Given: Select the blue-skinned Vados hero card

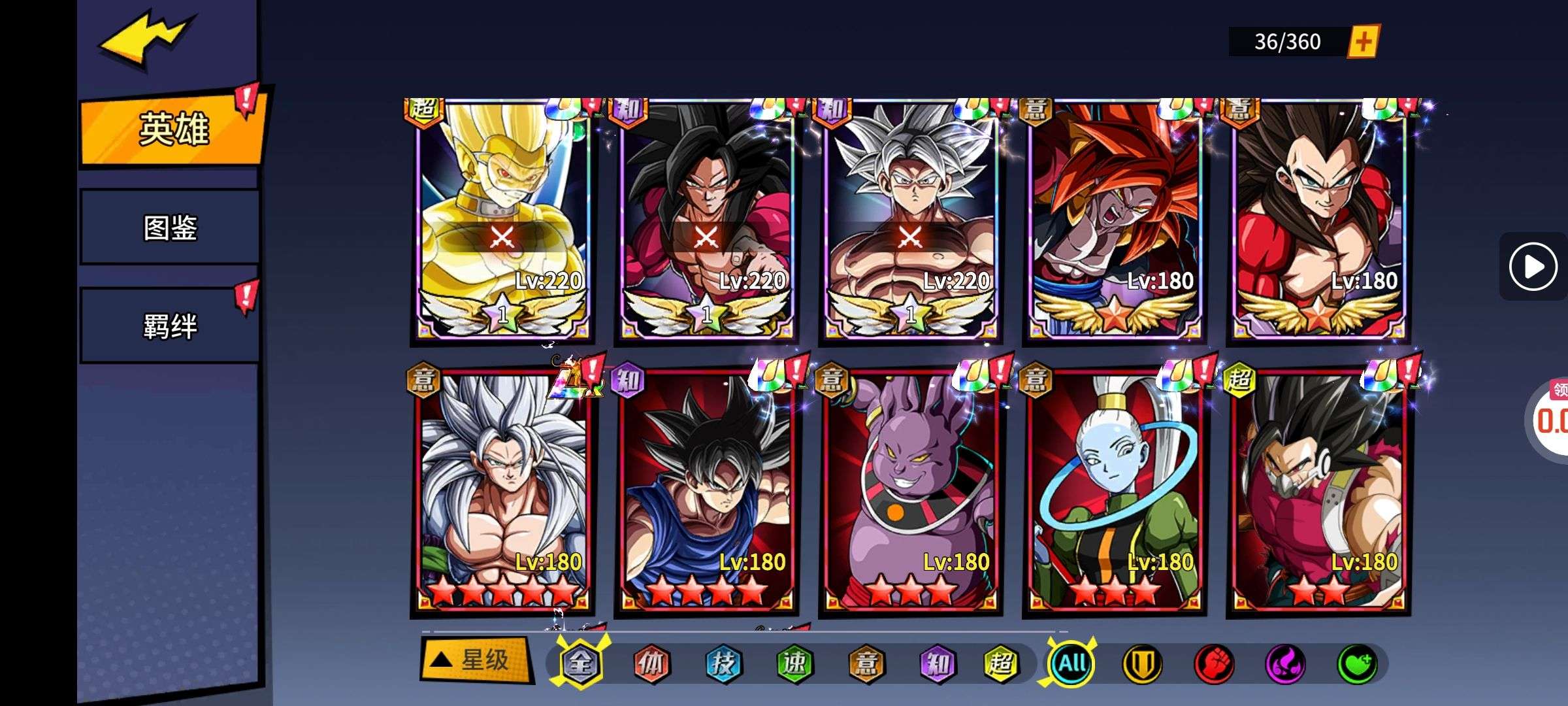Looking at the screenshot, I should tap(1114, 494).
